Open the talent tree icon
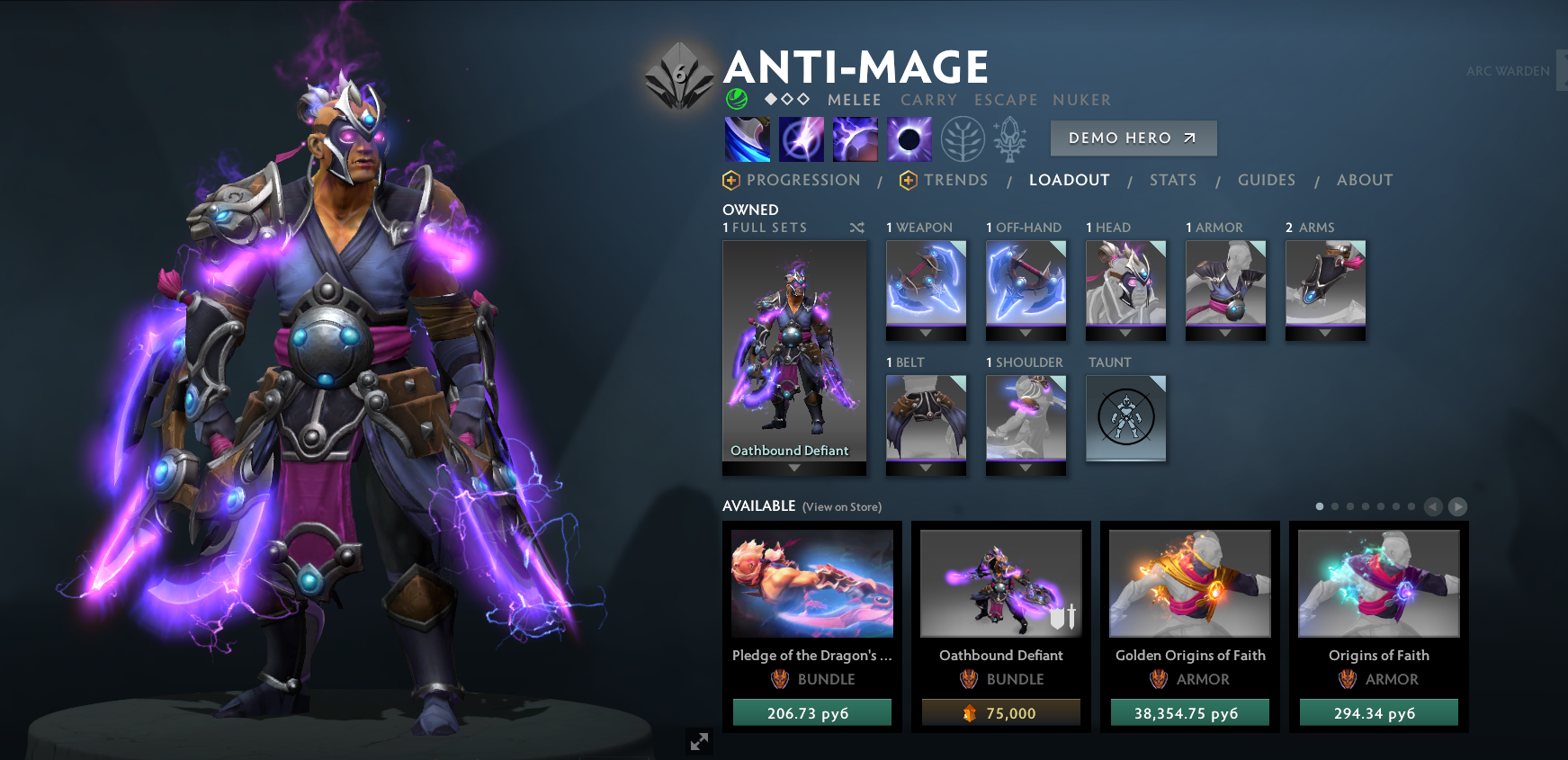 [x=963, y=139]
